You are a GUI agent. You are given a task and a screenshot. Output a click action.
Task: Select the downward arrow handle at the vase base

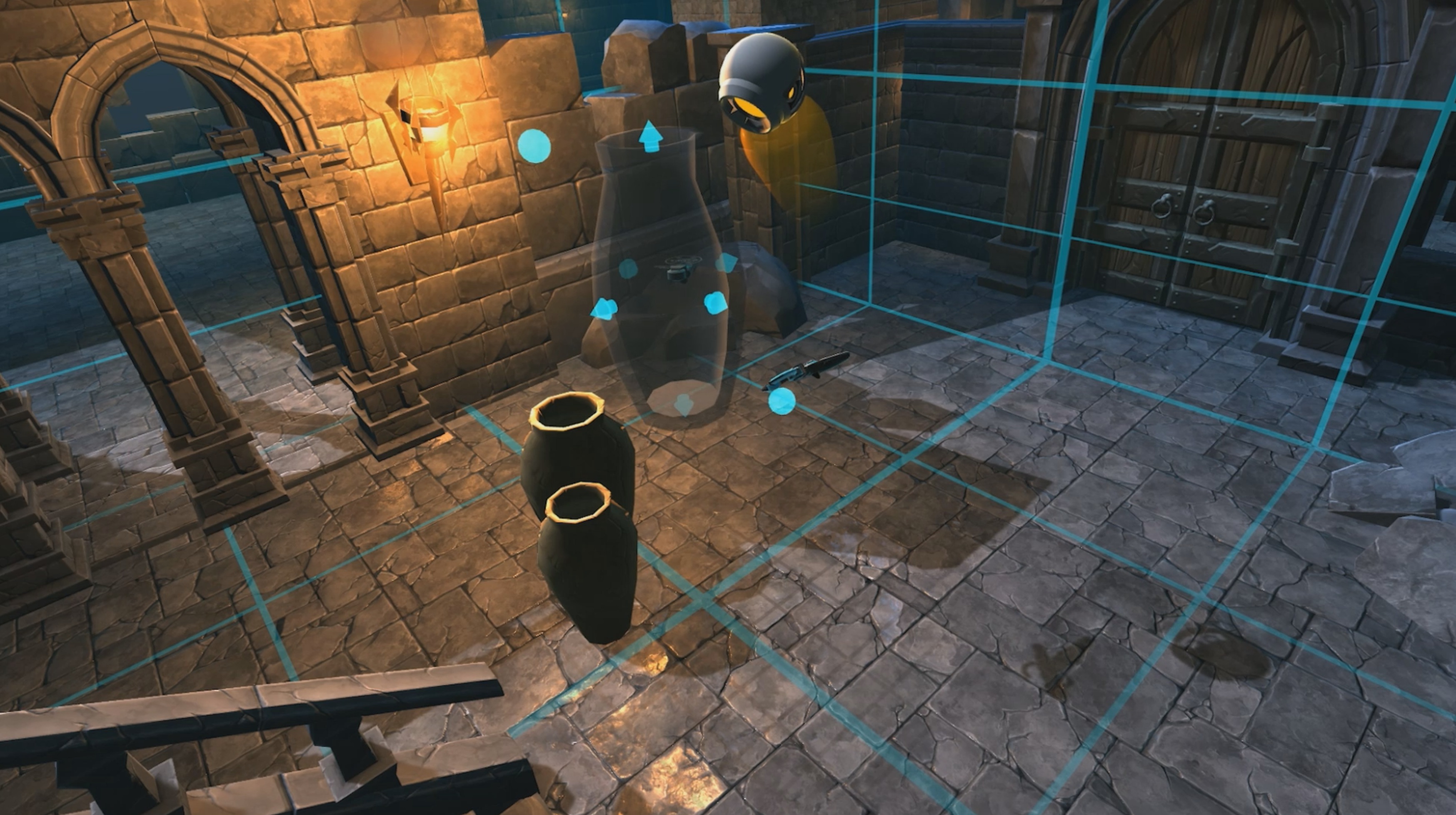[x=683, y=405]
